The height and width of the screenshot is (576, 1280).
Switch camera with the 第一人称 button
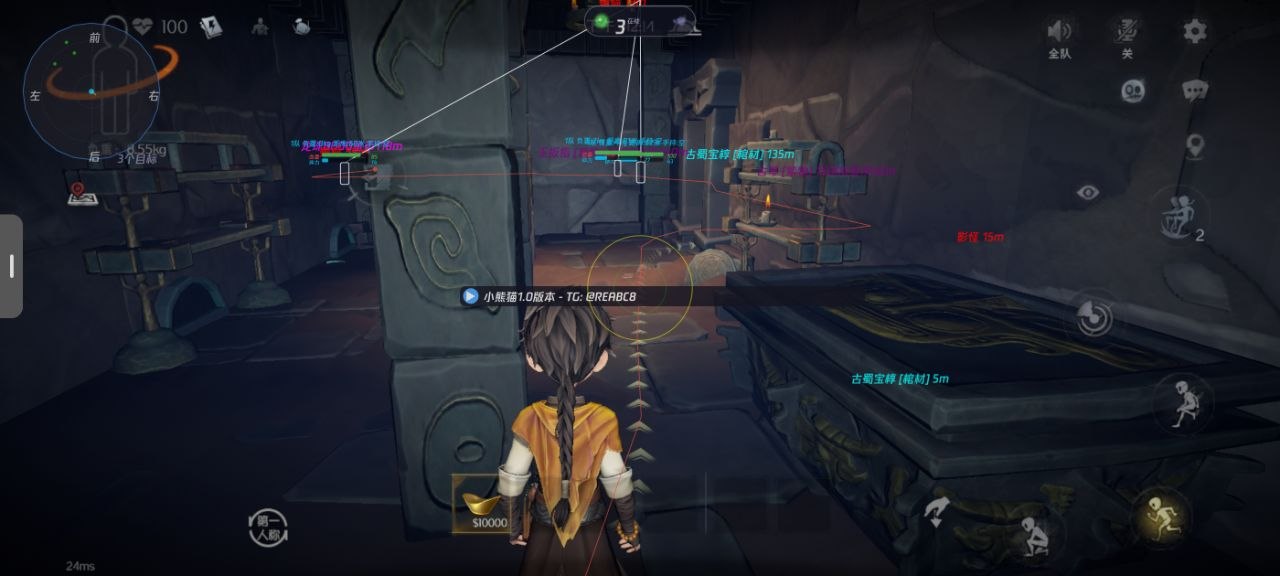click(x=268, y=528)
